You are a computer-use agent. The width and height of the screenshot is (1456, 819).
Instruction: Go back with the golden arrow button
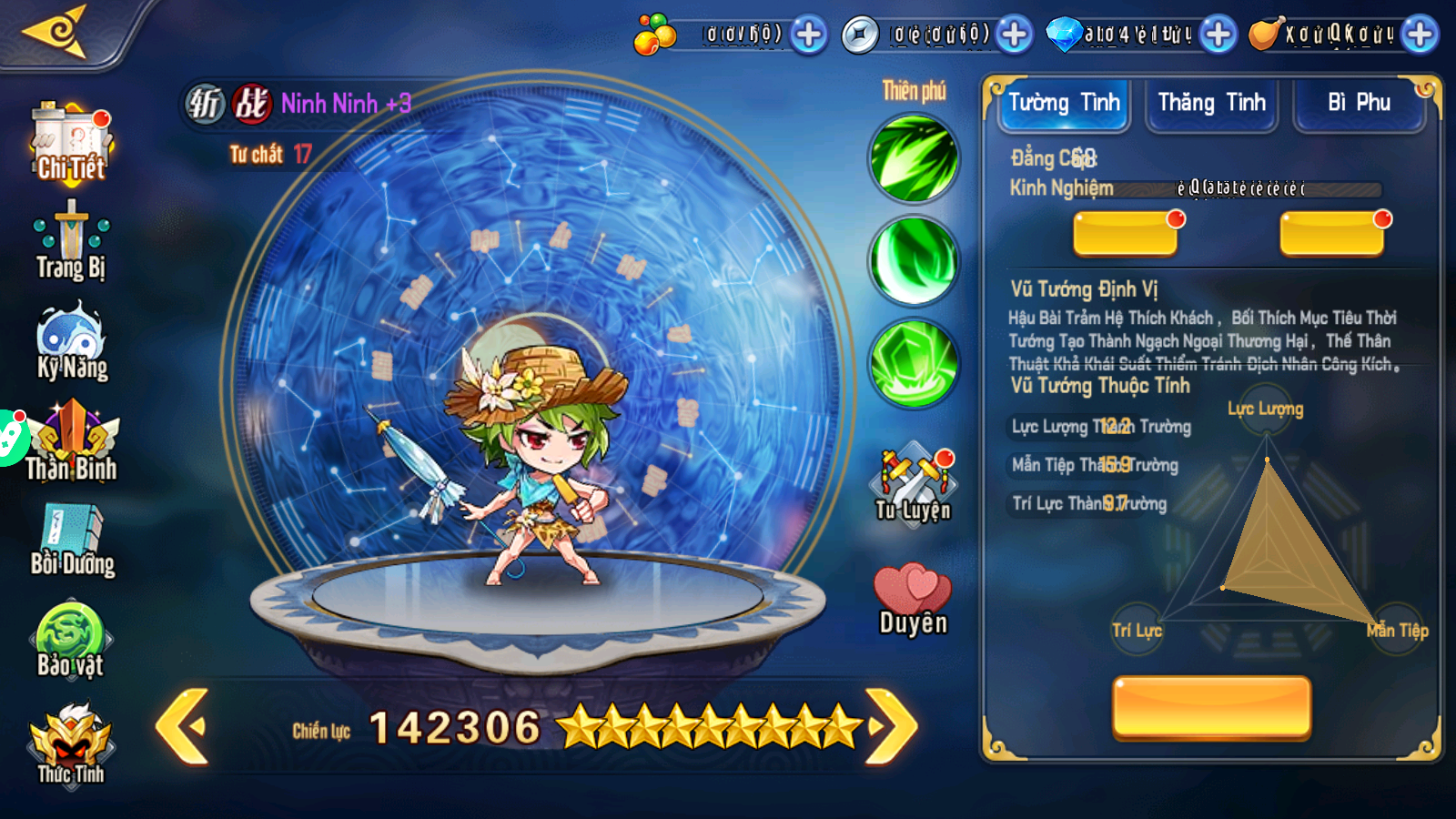56,32
